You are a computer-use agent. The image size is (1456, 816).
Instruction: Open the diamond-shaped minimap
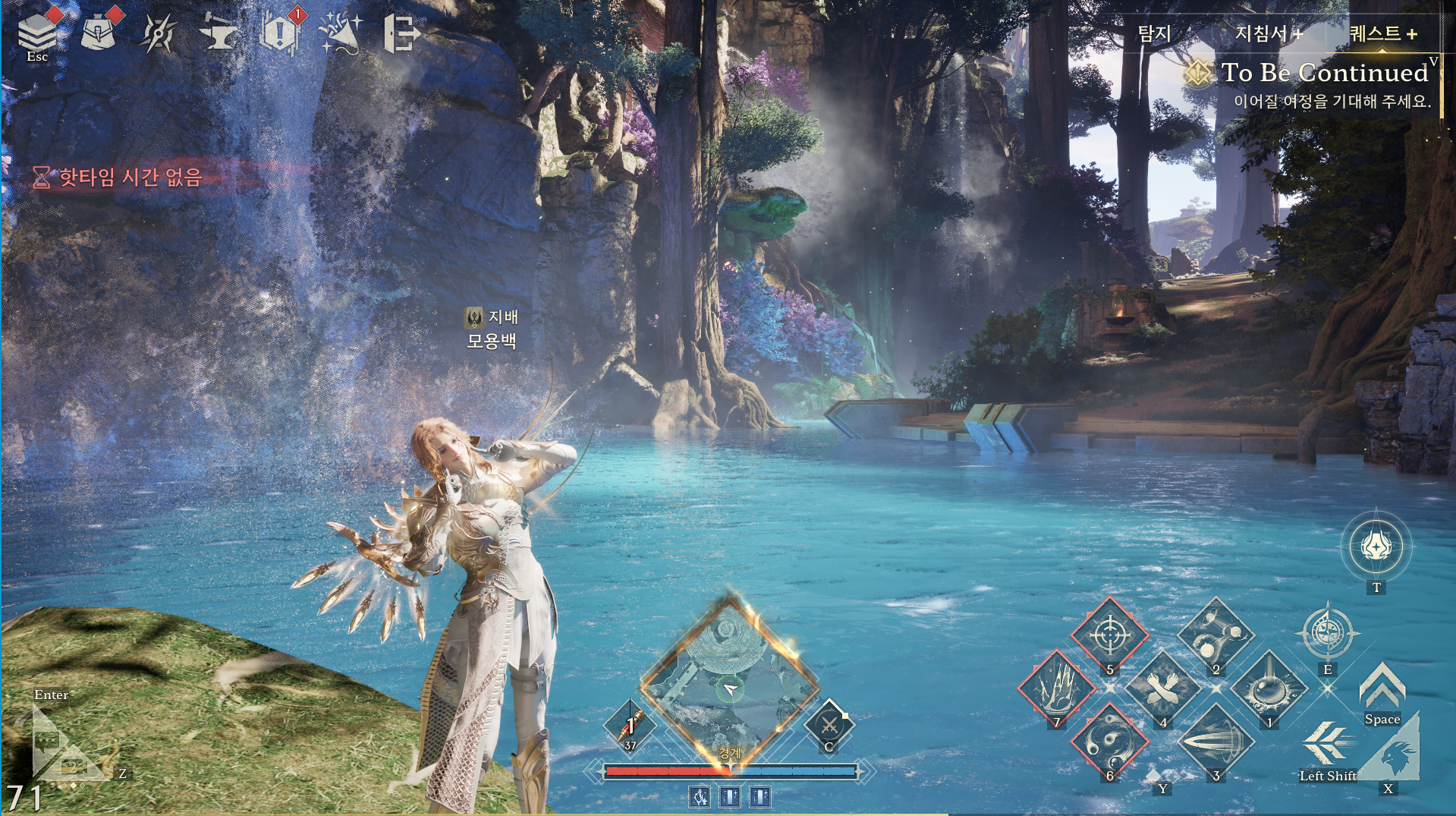tap(729, 679)
